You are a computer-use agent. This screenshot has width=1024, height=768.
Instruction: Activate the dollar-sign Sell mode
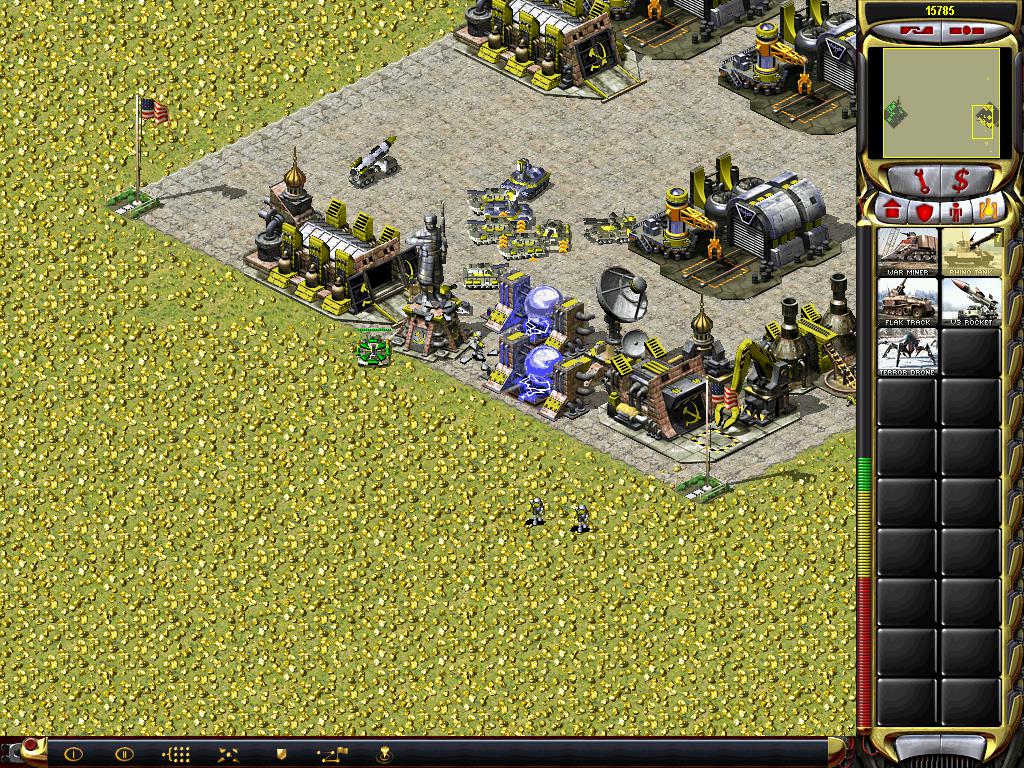[961, 181]
